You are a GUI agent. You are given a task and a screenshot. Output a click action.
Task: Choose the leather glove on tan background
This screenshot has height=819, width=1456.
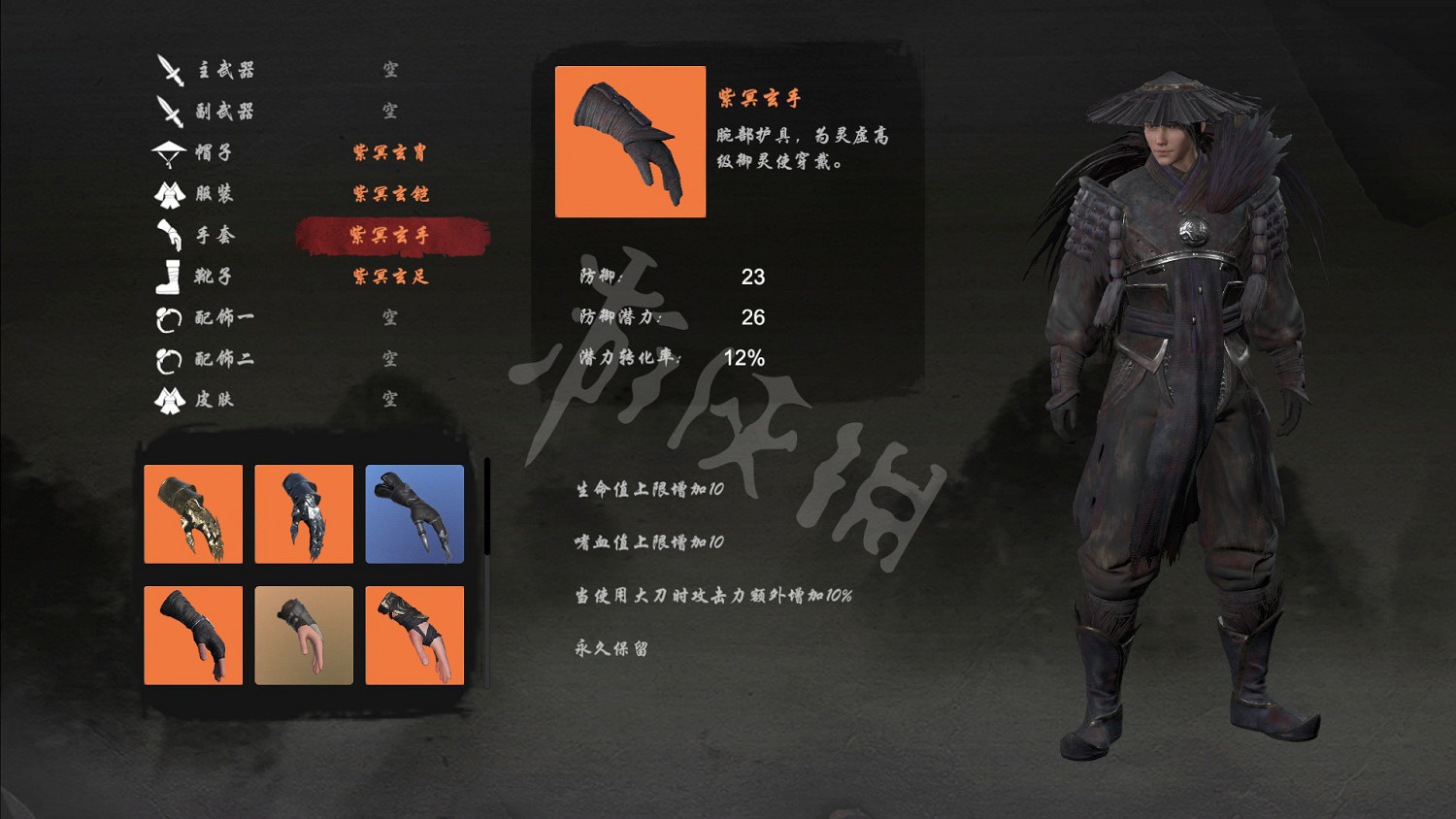pos(304,636)
